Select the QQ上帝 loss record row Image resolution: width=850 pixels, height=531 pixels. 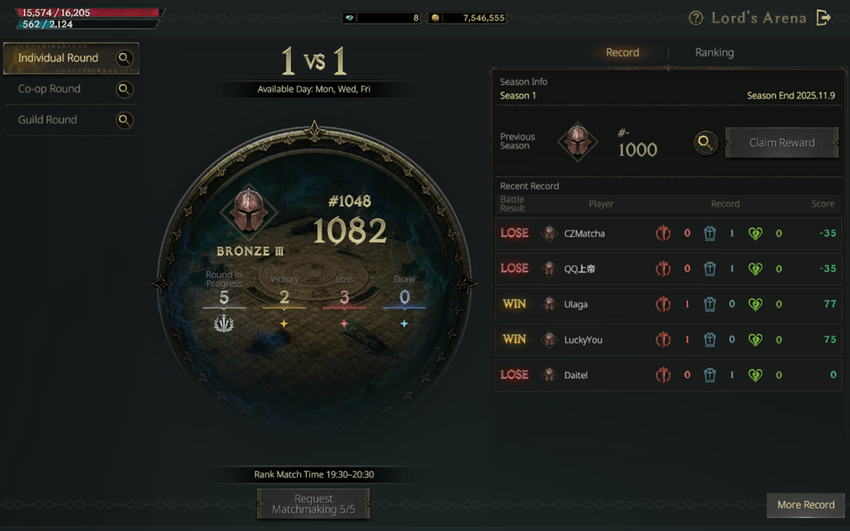pyautogui.click(x=667, y=269)
